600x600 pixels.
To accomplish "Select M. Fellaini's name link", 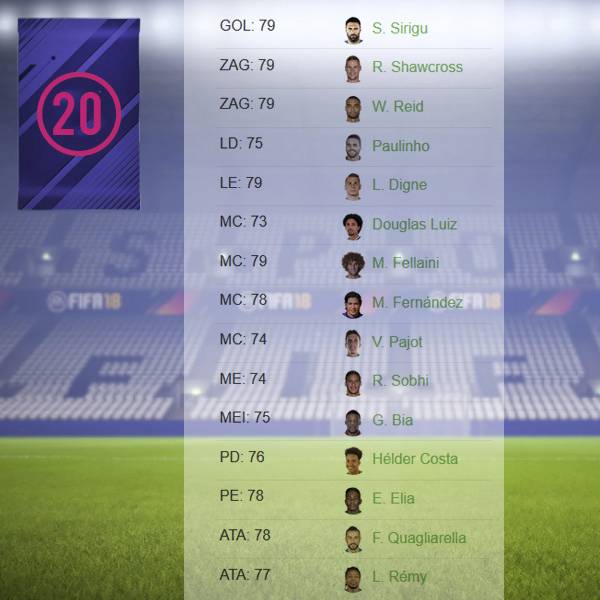I will pos(405,263).
